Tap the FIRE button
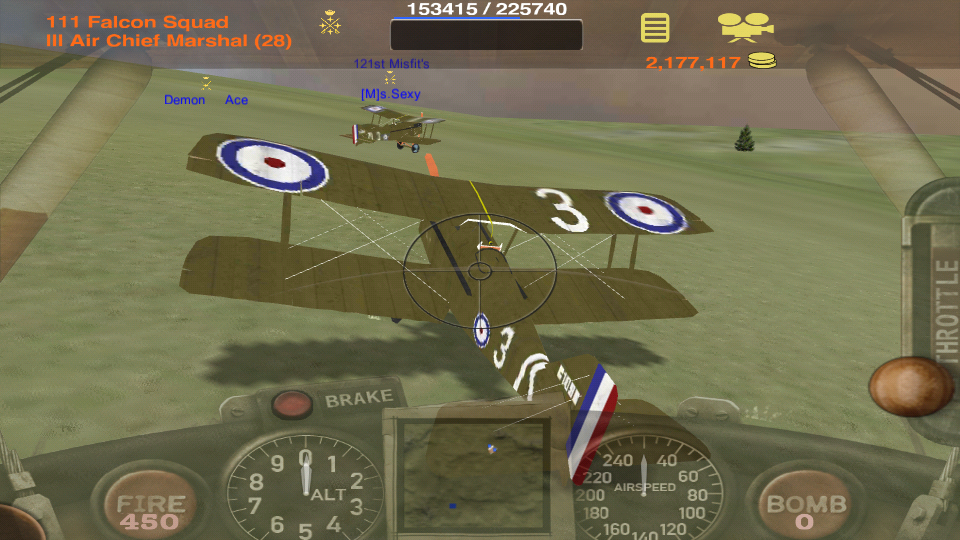This screenshot has height=540, width=960. click(x=149, y=509)
